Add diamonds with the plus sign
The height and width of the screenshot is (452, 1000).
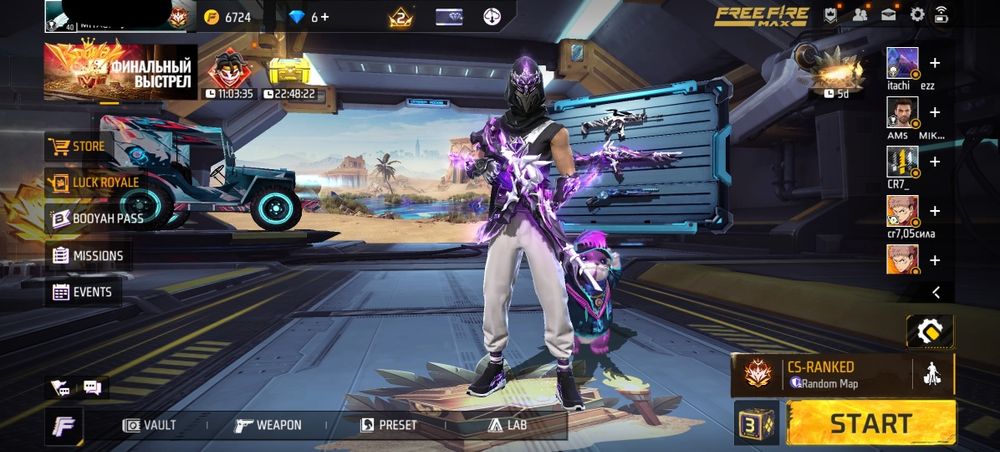[324, 17]
